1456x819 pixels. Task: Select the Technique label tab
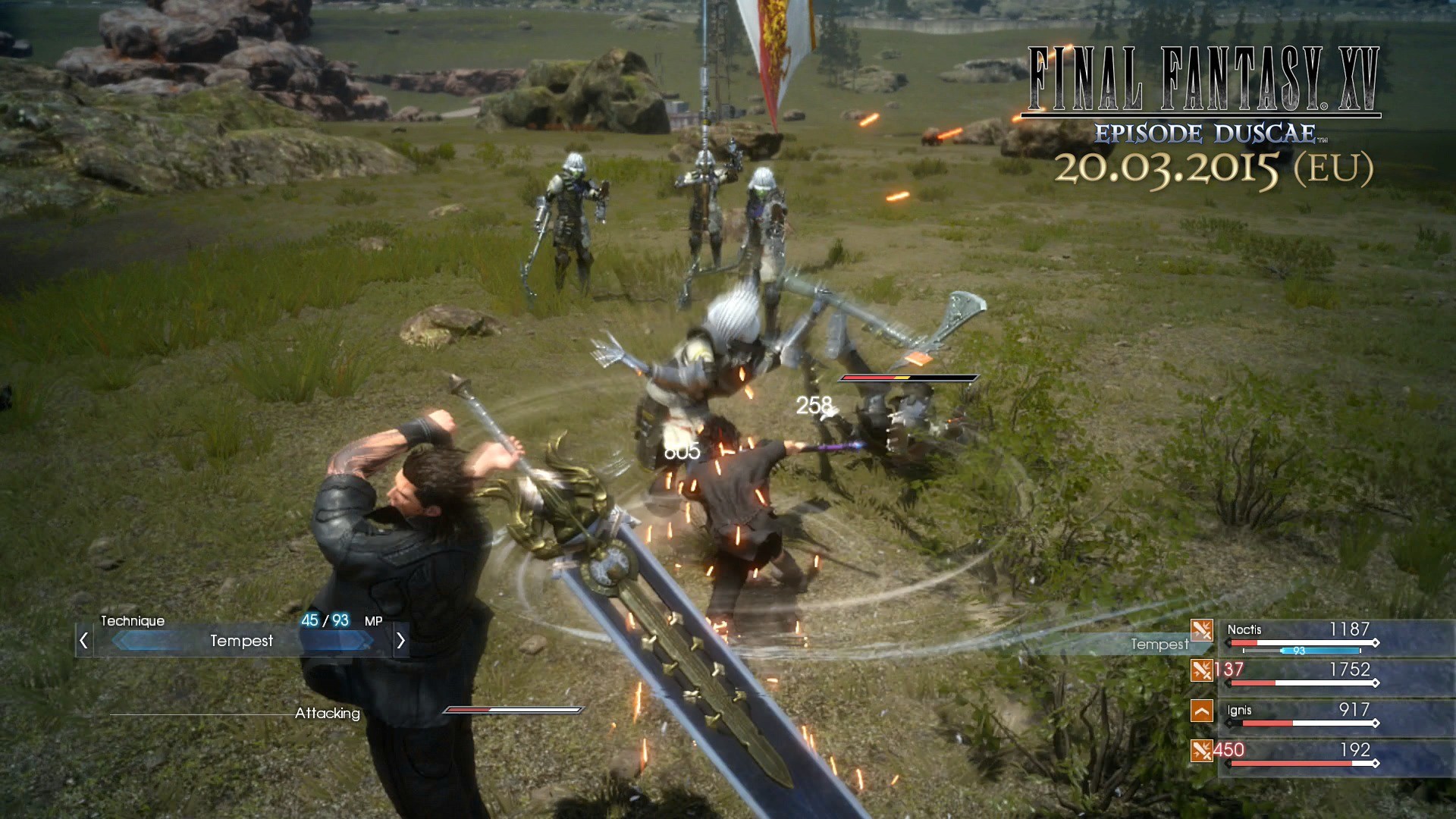(x=133, y=620)
